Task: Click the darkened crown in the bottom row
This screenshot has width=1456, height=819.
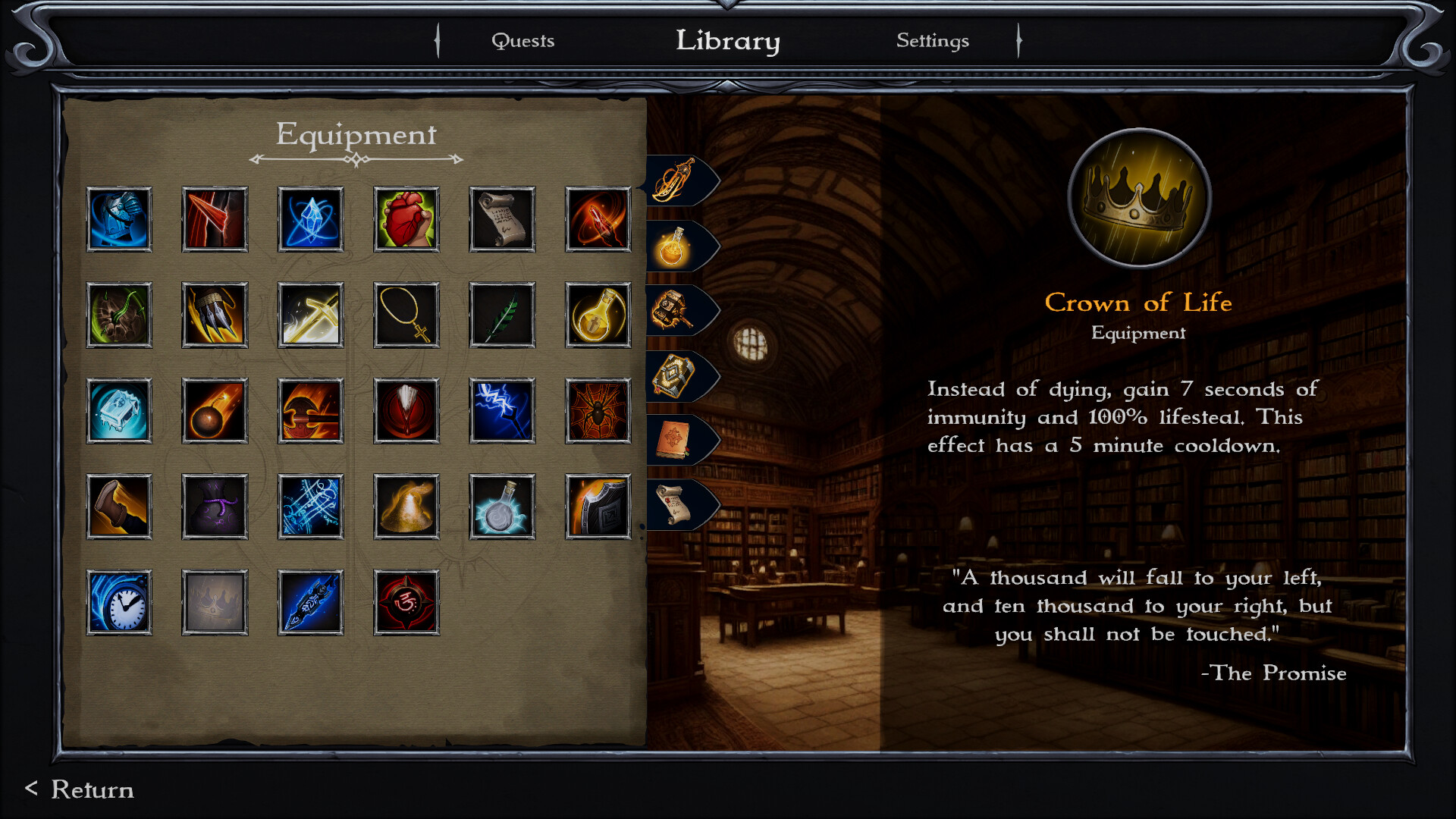Action: (215, 601)
